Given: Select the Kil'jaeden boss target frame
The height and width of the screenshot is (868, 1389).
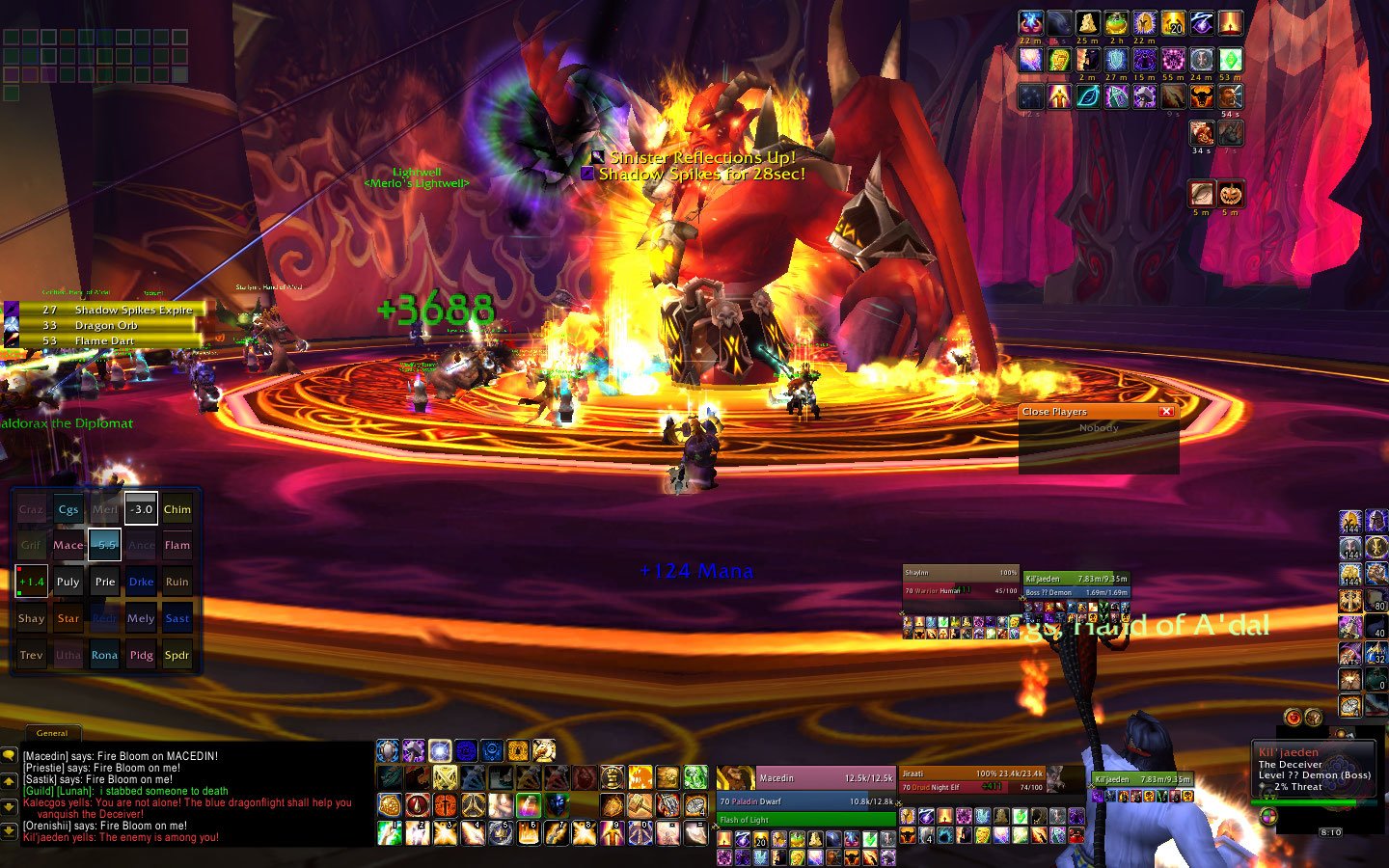Looking at the screenshot, I should point(1314,770).
